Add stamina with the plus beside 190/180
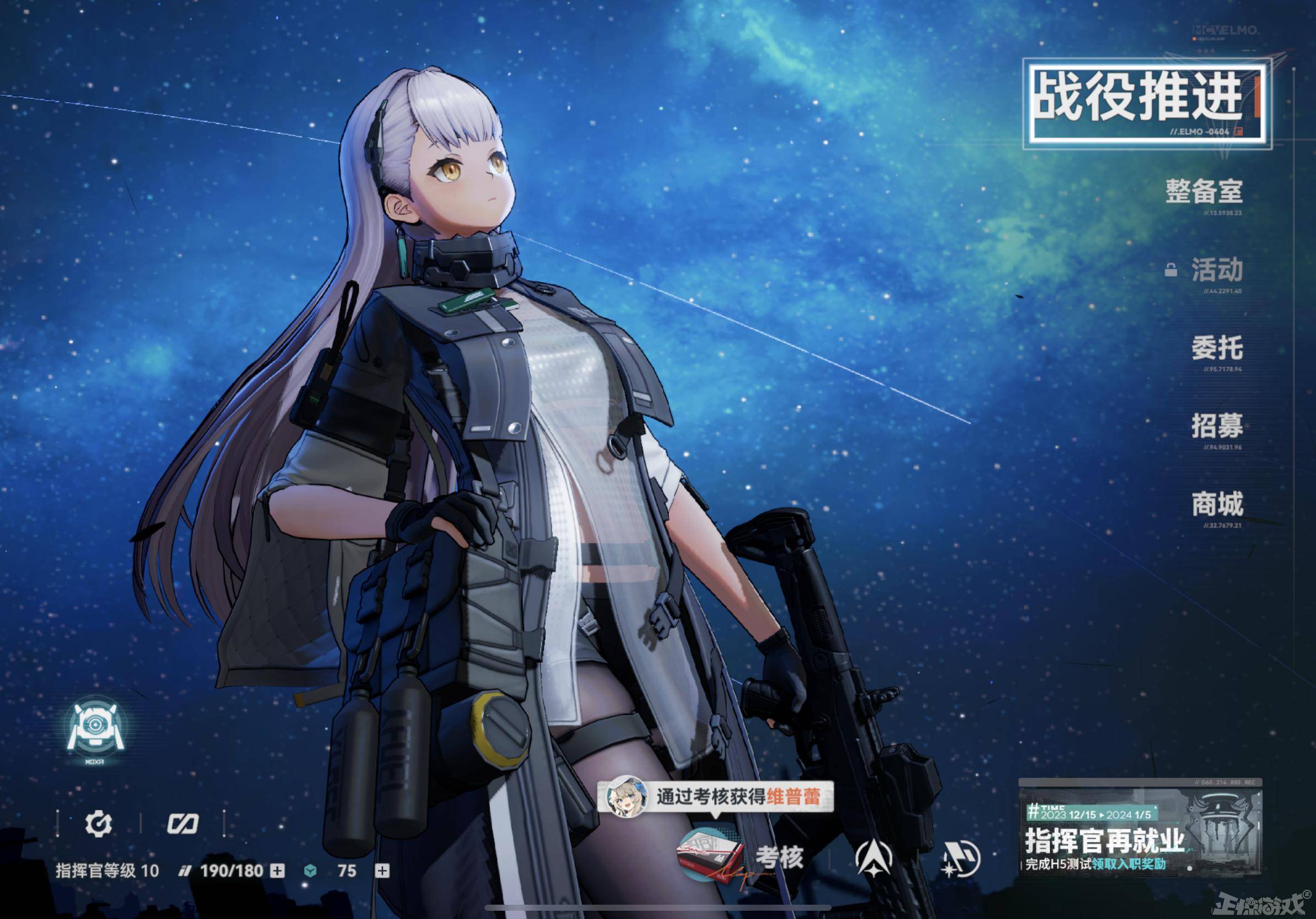Viewport: 1316px width, 919px height. [277, 871]
